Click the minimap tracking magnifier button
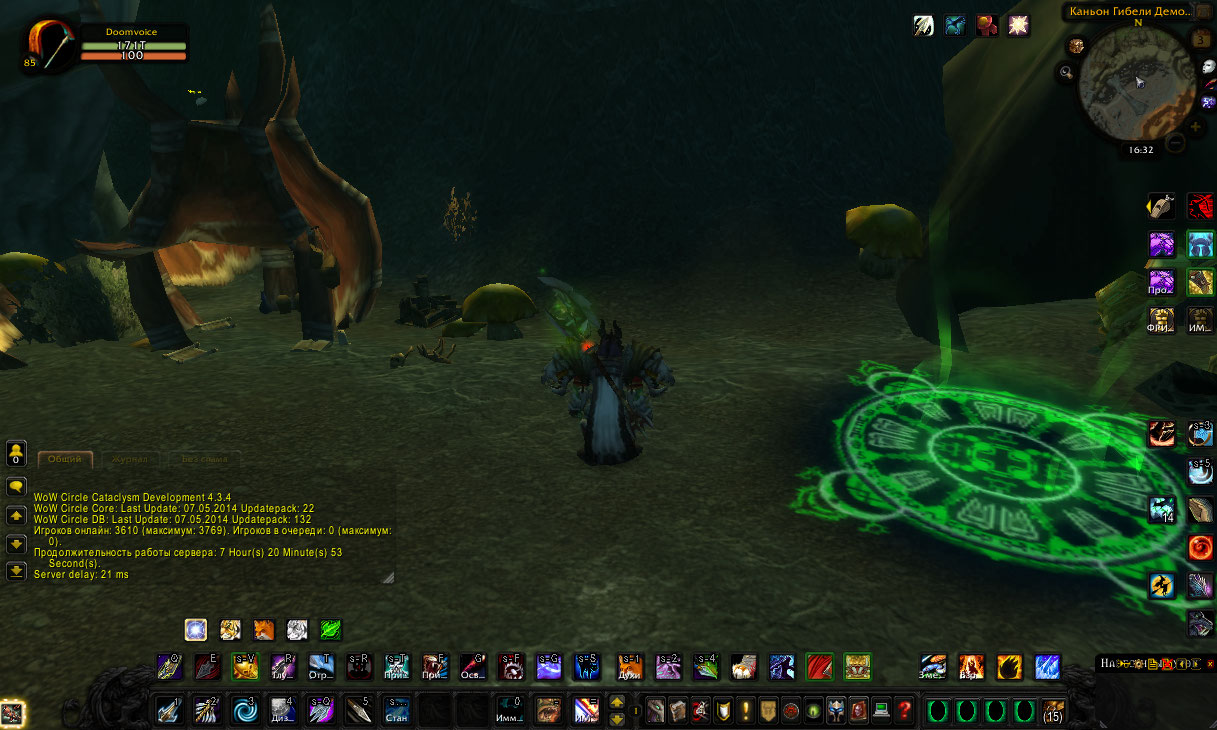Image resolution: width=1217 pixels, height=730 pixels. point(1067,72)
